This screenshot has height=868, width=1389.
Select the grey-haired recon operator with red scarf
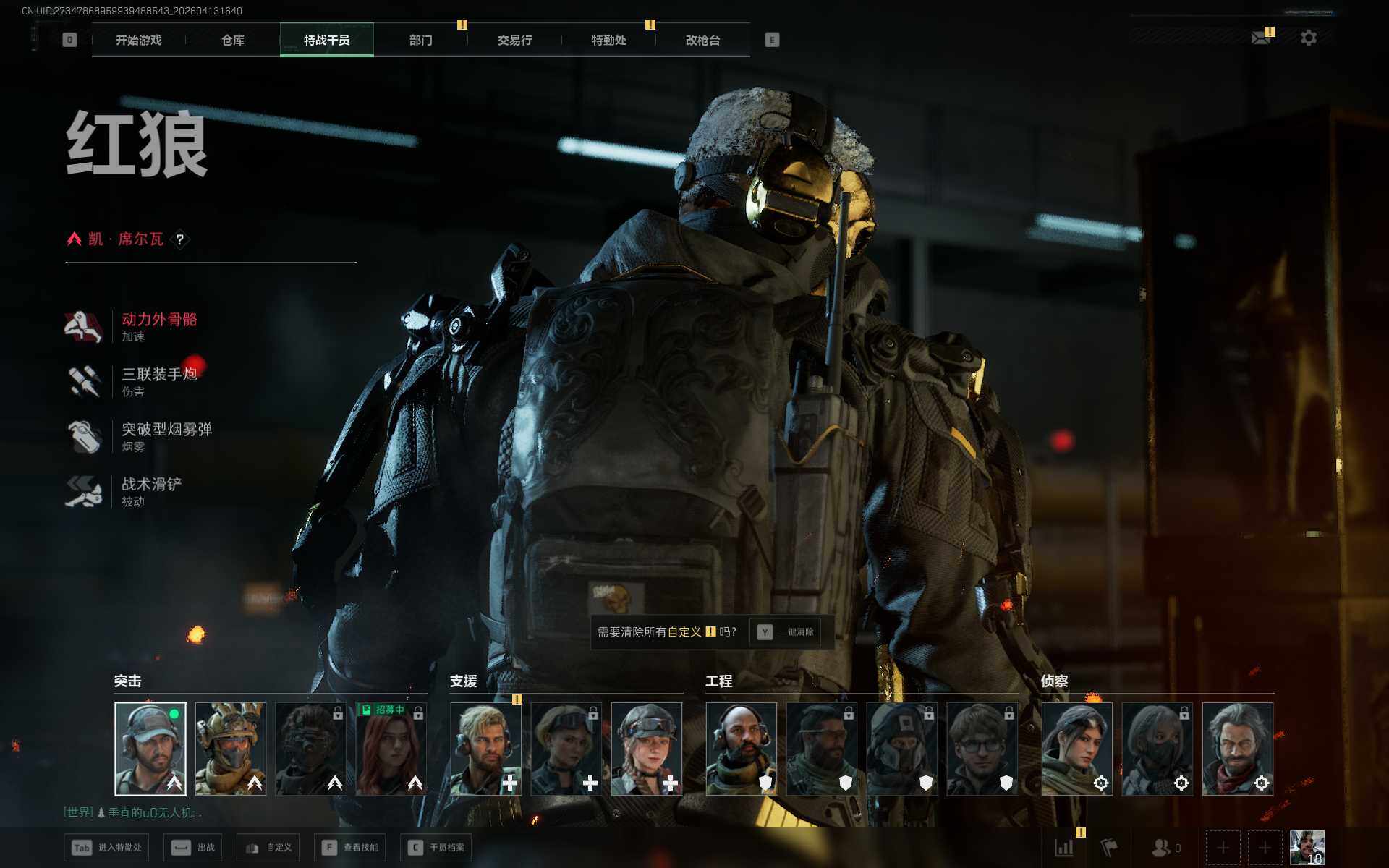pos(1237,749)
